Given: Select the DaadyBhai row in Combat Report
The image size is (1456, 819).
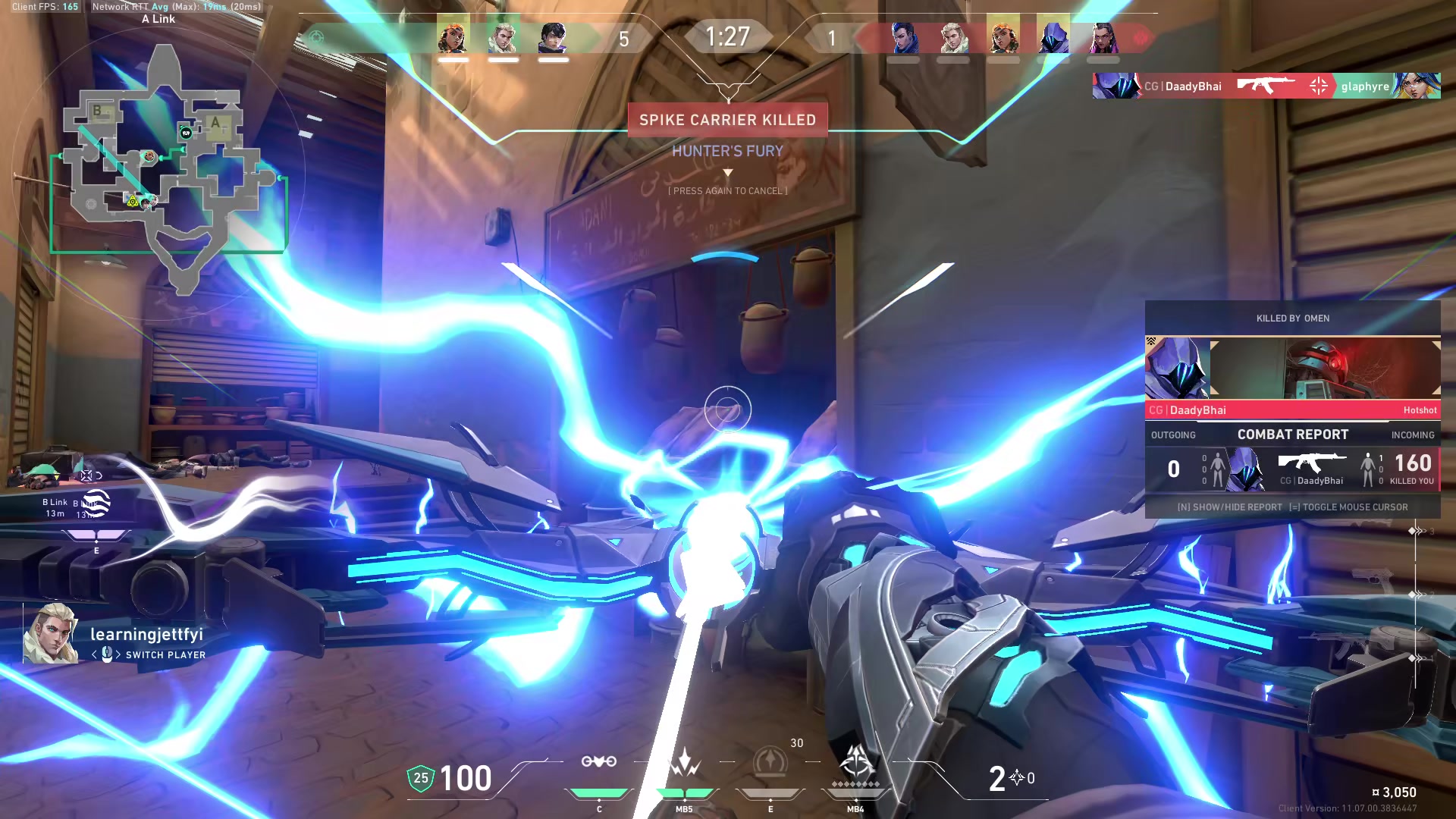Looking at the screenshot, I should pyautogui.click(x=1292, y=469).
